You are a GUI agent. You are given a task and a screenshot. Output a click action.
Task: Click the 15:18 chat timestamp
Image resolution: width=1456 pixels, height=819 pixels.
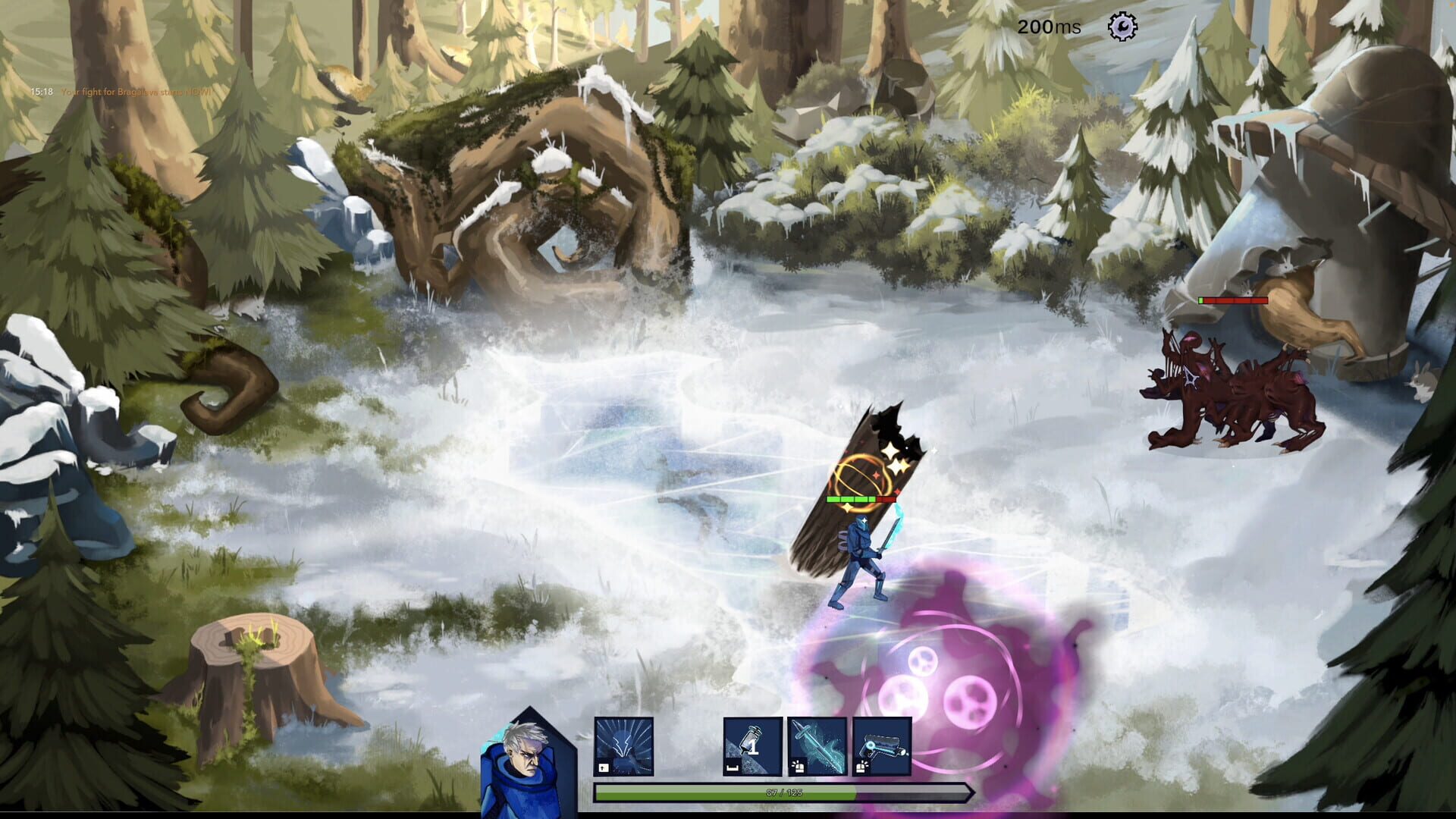pos(40,93)
